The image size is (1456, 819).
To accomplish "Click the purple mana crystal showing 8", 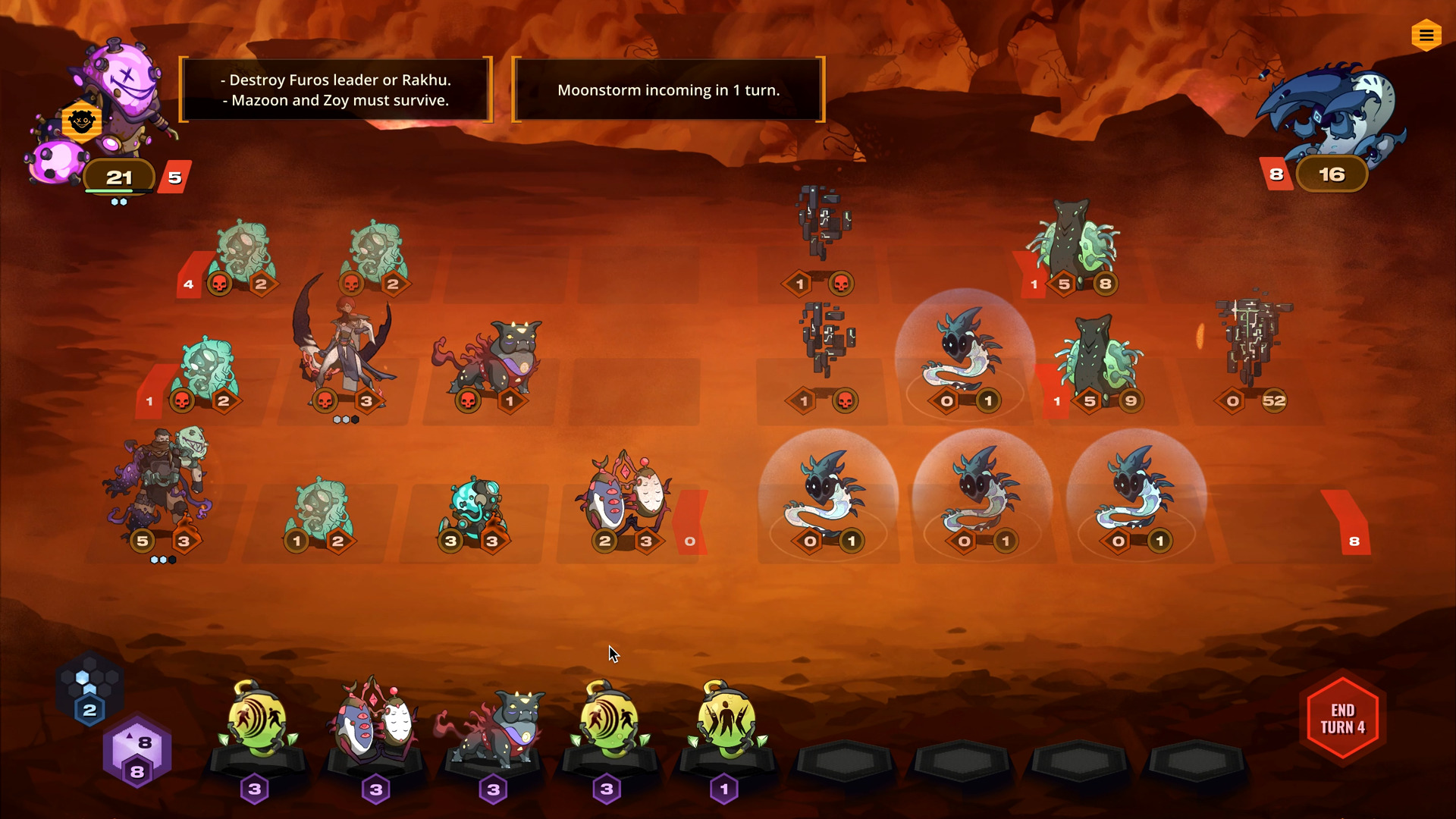I will point(137,755).
